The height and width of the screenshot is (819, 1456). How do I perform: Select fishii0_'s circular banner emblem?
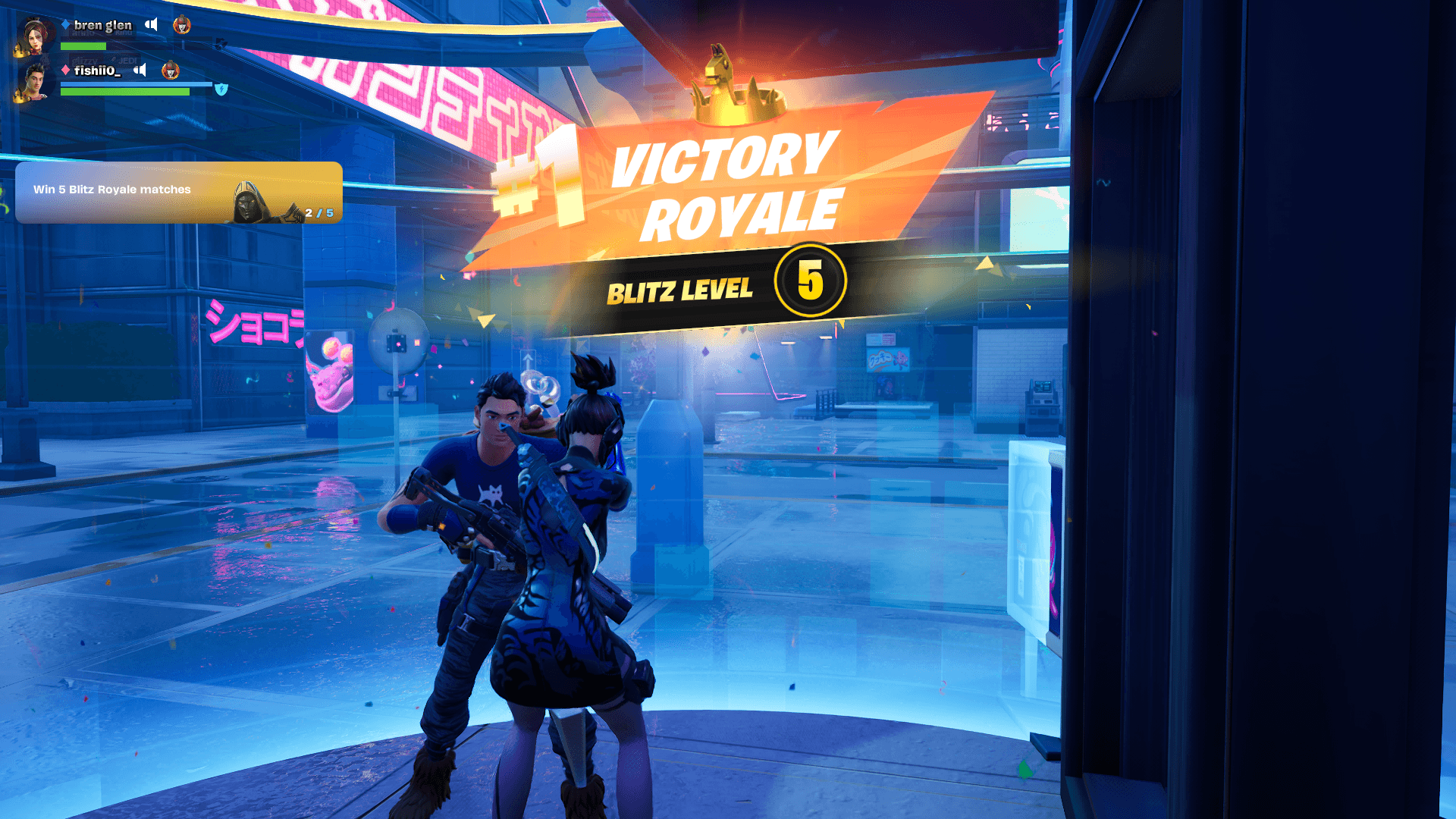point(170,72)
